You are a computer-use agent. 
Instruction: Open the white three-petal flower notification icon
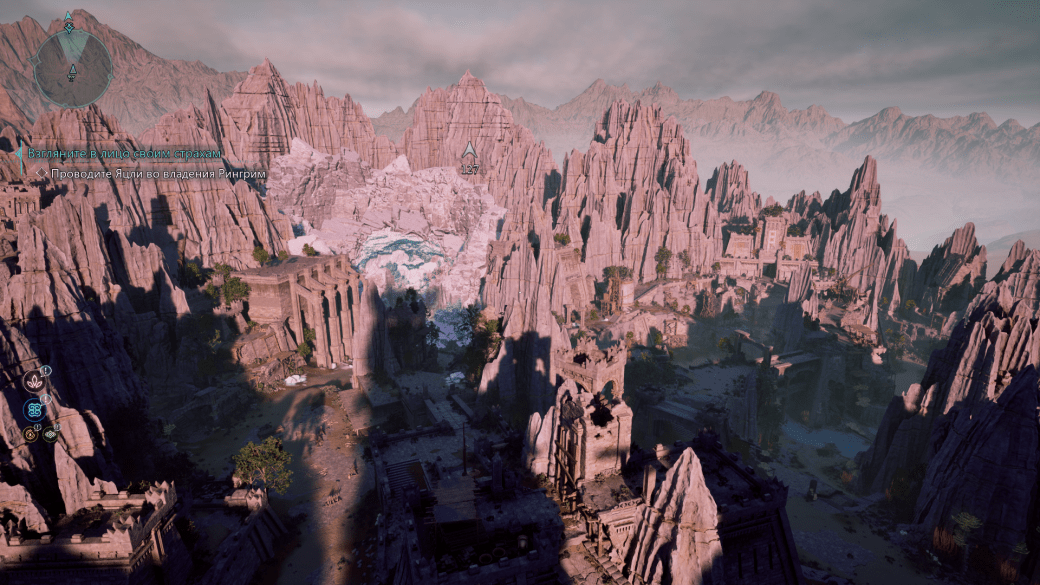34,381
